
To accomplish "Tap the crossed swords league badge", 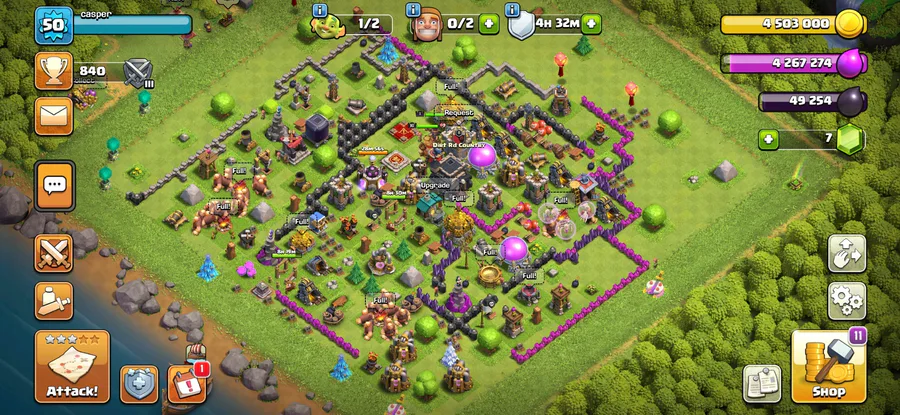I will [x=137, y=72].
